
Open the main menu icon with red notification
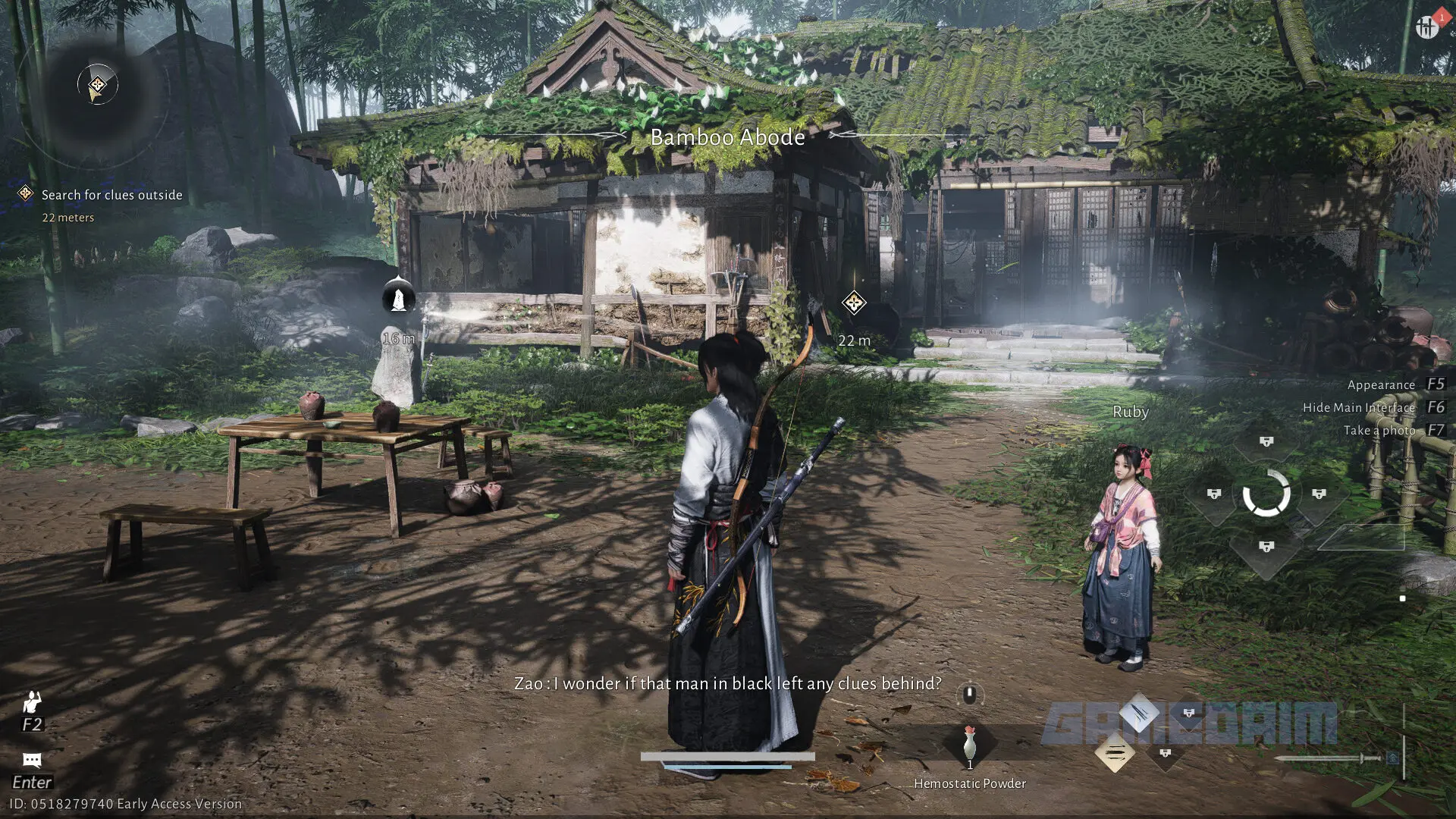pyautogui.click(x=1427, y=27)
